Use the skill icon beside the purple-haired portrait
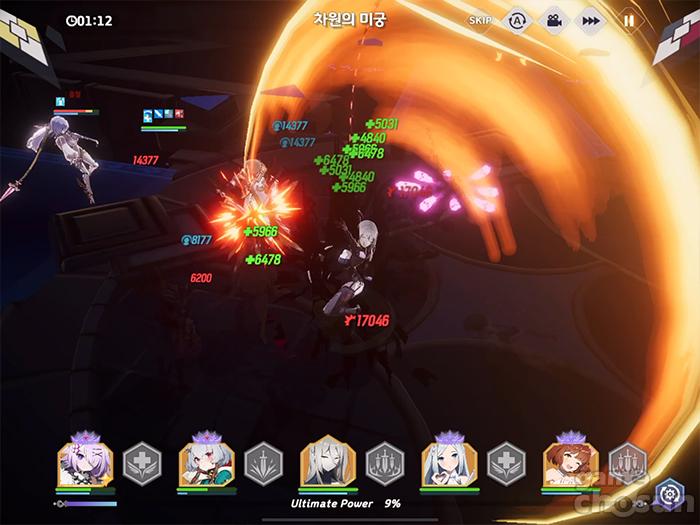The image size is (700, 525). tap(142, 463)
